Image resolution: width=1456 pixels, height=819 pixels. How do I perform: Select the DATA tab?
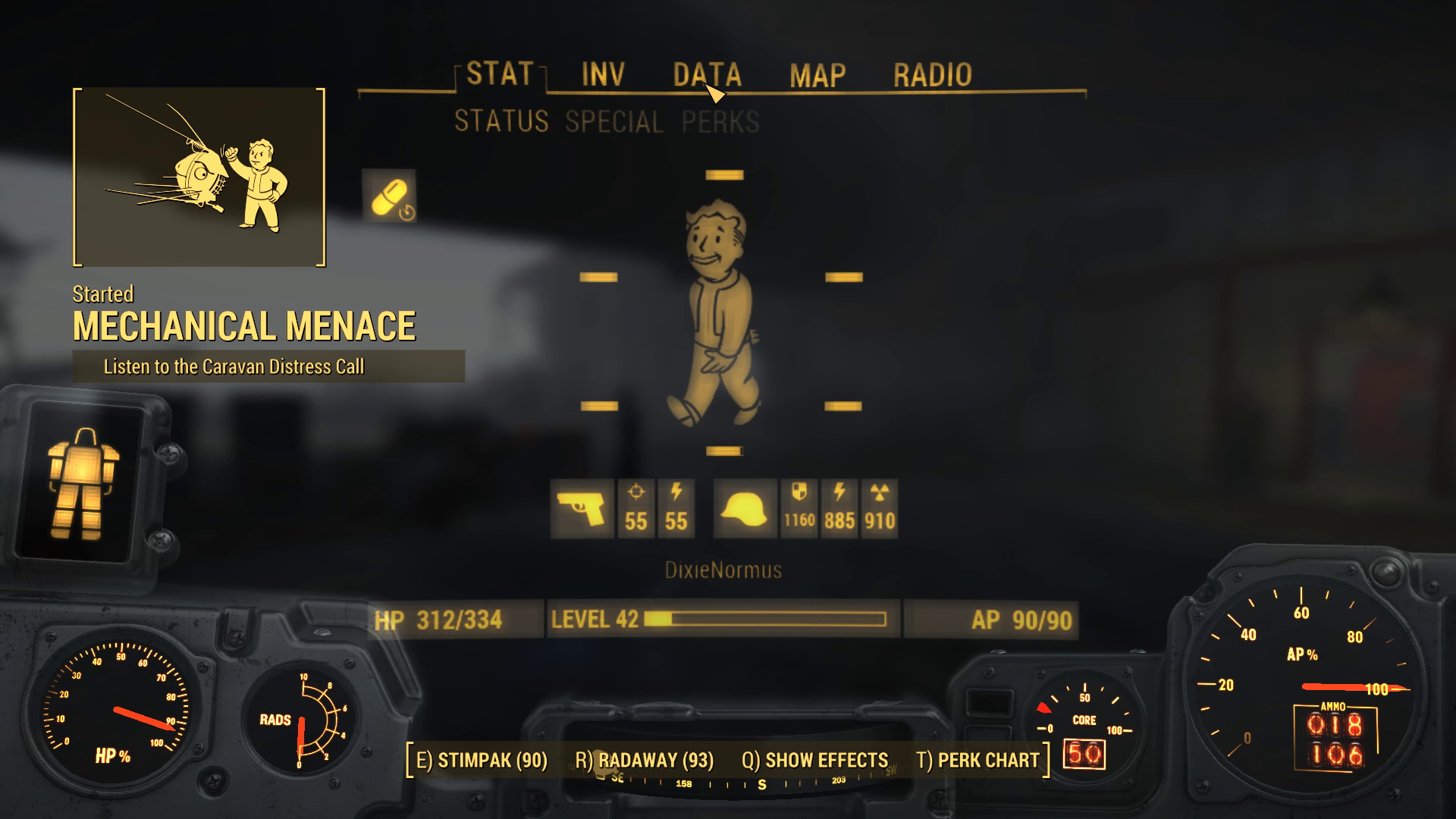707,75
